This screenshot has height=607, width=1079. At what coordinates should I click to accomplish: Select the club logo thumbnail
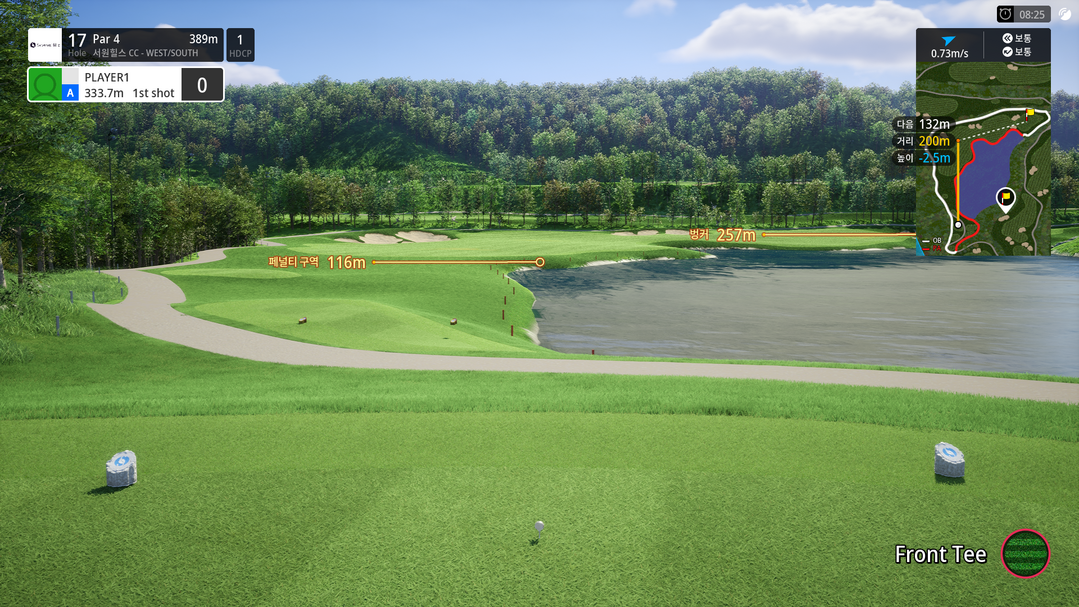coord(45,45)
